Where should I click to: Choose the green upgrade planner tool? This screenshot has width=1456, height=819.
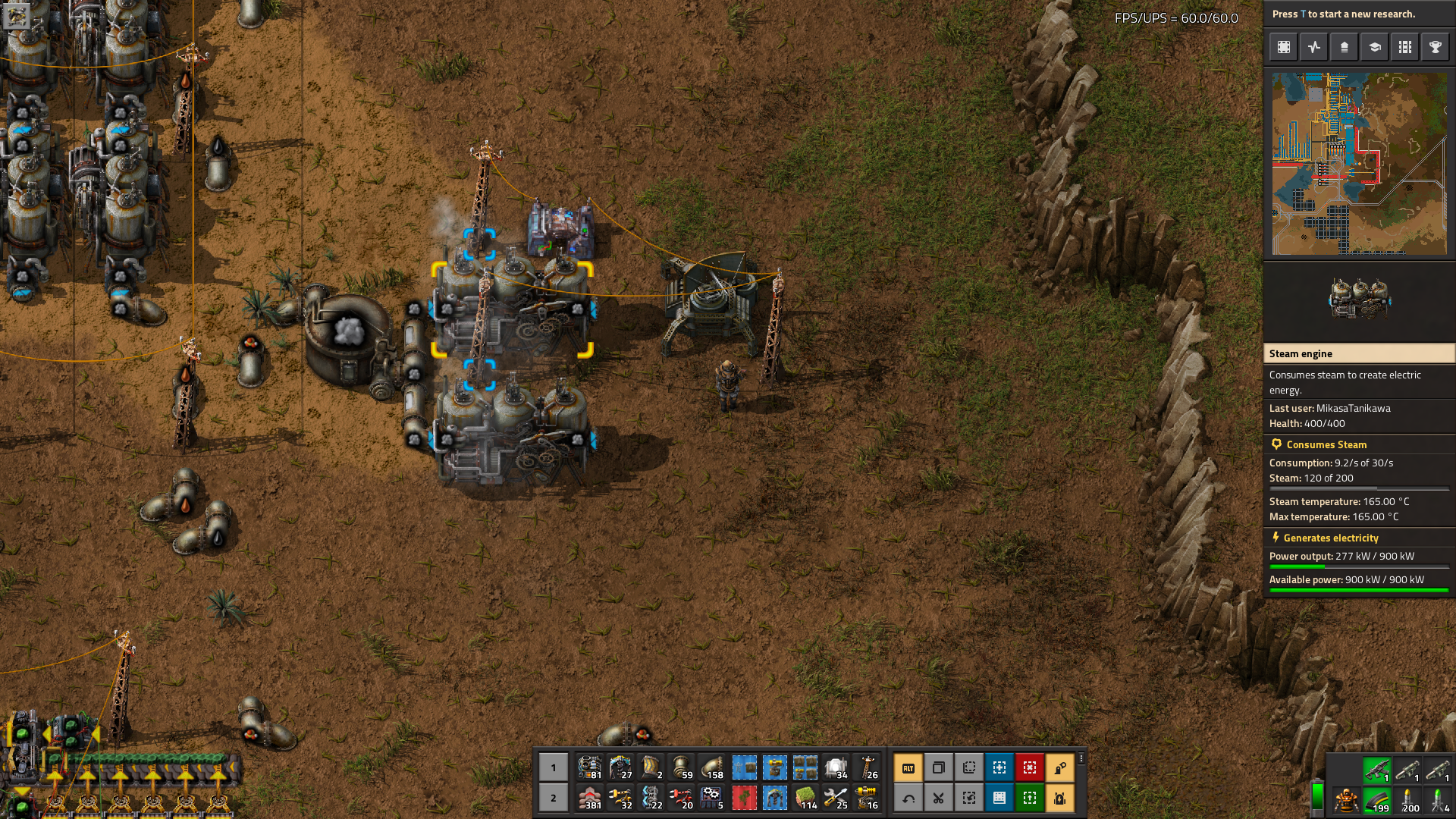coord(1030,798)
